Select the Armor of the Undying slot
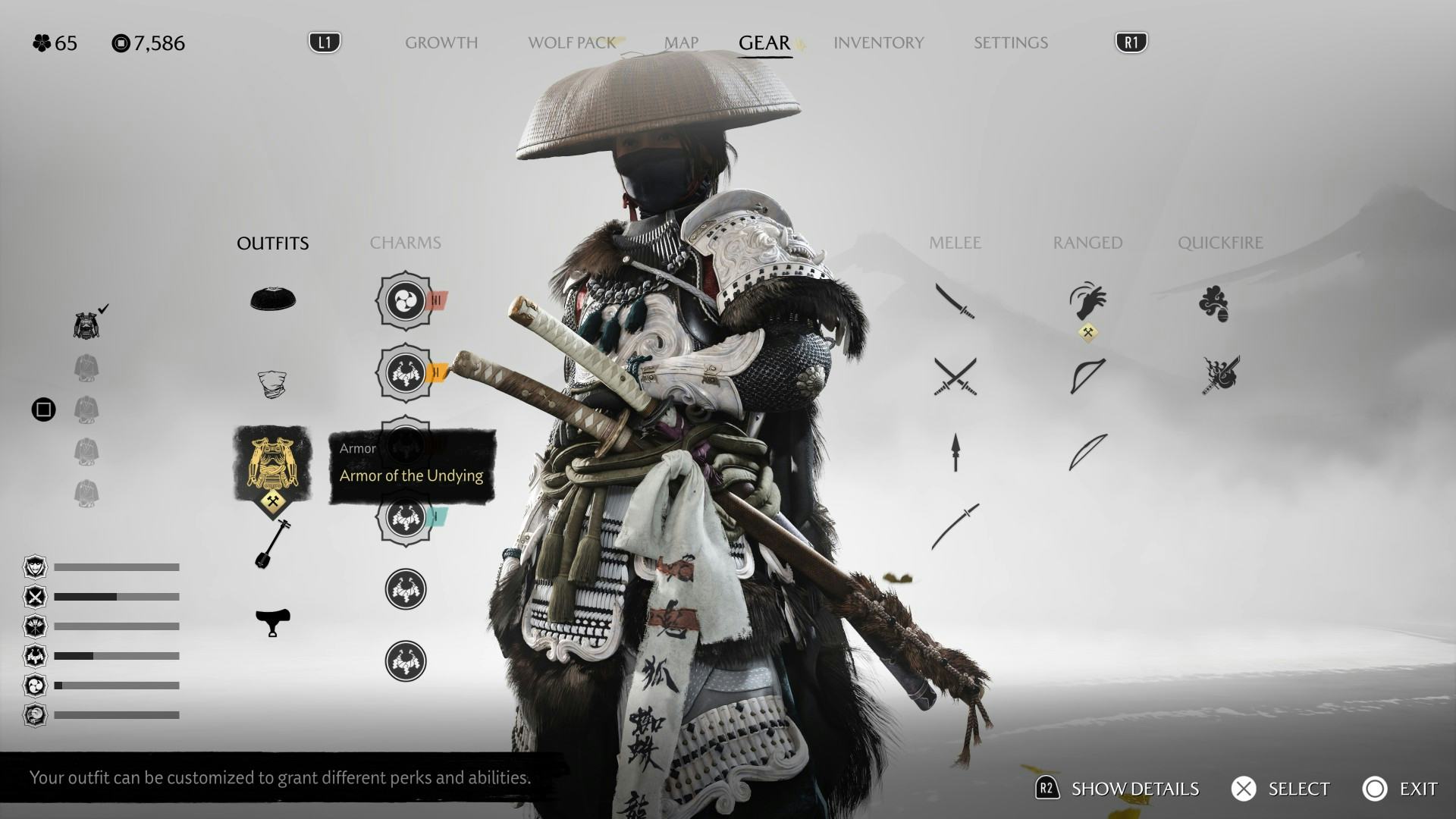The height and width of the screenshot is (819, 1456). (x=272, y=464)
